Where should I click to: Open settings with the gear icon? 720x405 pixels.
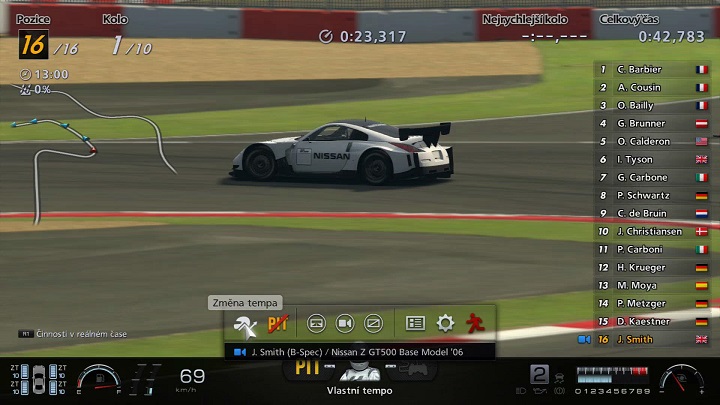[x=445, y=323]
